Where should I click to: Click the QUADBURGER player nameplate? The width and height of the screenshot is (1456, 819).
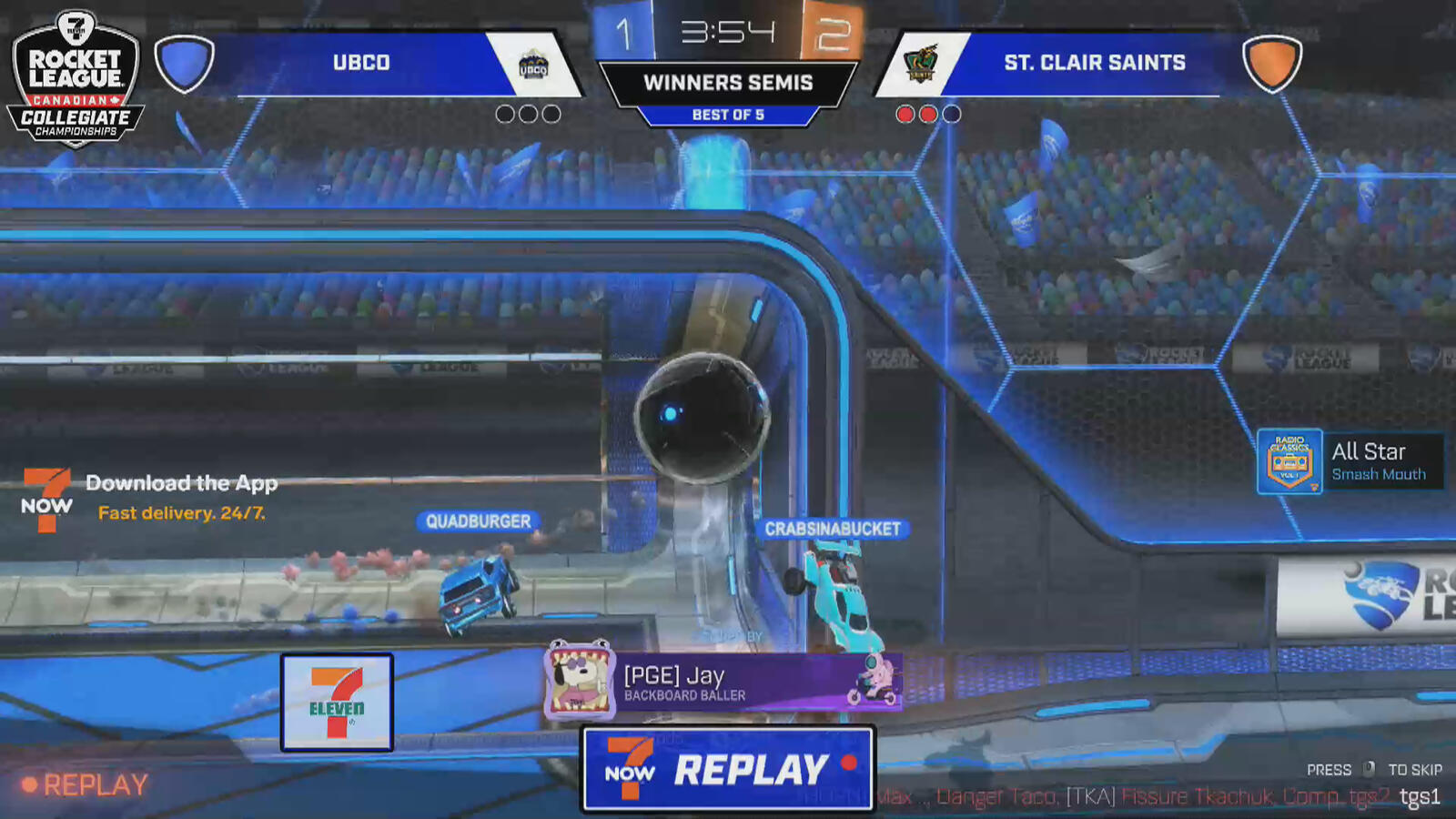tap(477, 521)
